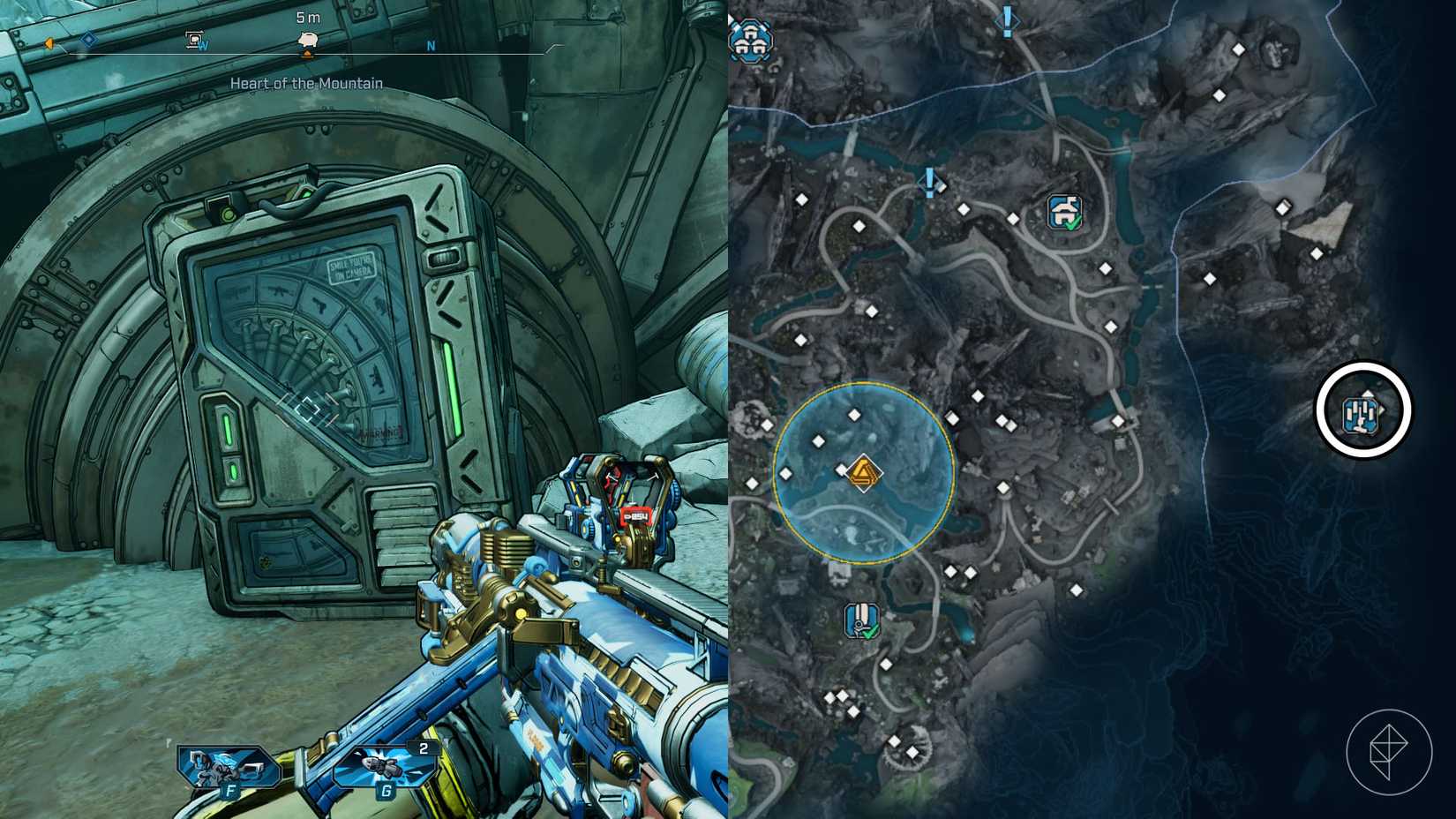Click the echo device icon on the compass bar
The image size is (1456, 819).
(x=194, y=37)
